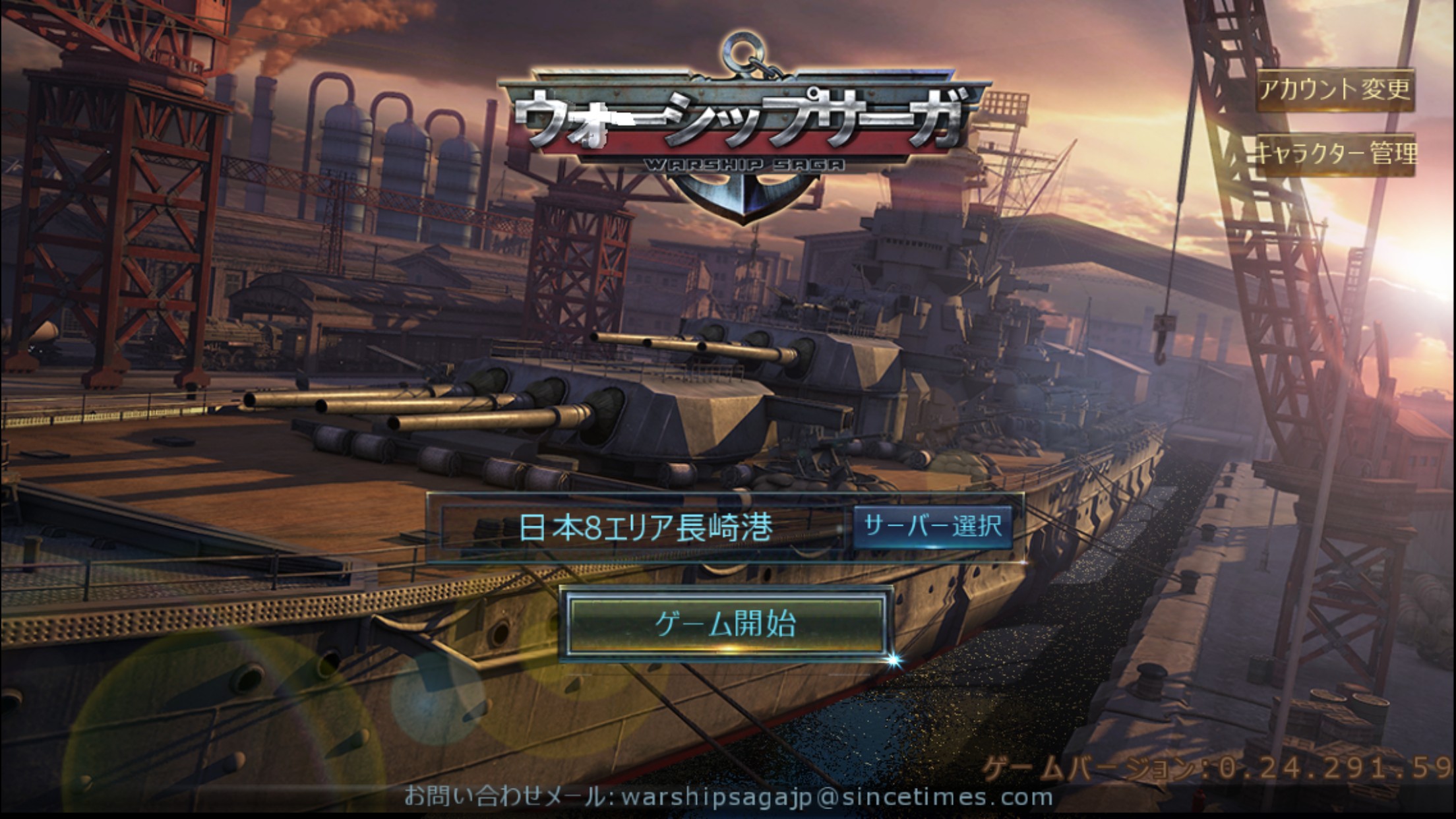This screenshot has height=819, width=1456.
Task: Select the 日本8エリア長崎港 server field
Action: pos(644,528)
